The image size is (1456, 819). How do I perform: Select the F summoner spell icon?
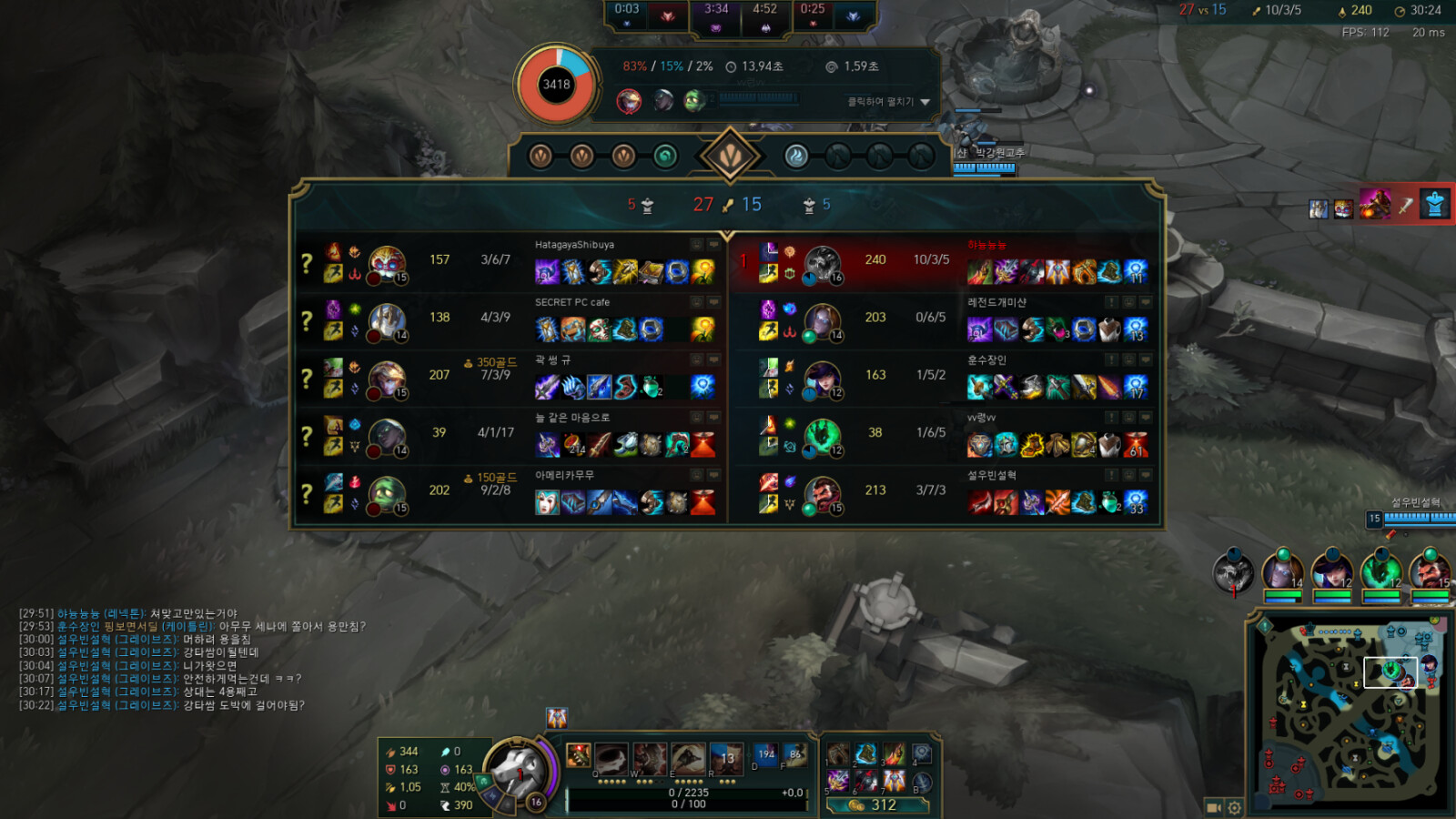pos(794,755)
